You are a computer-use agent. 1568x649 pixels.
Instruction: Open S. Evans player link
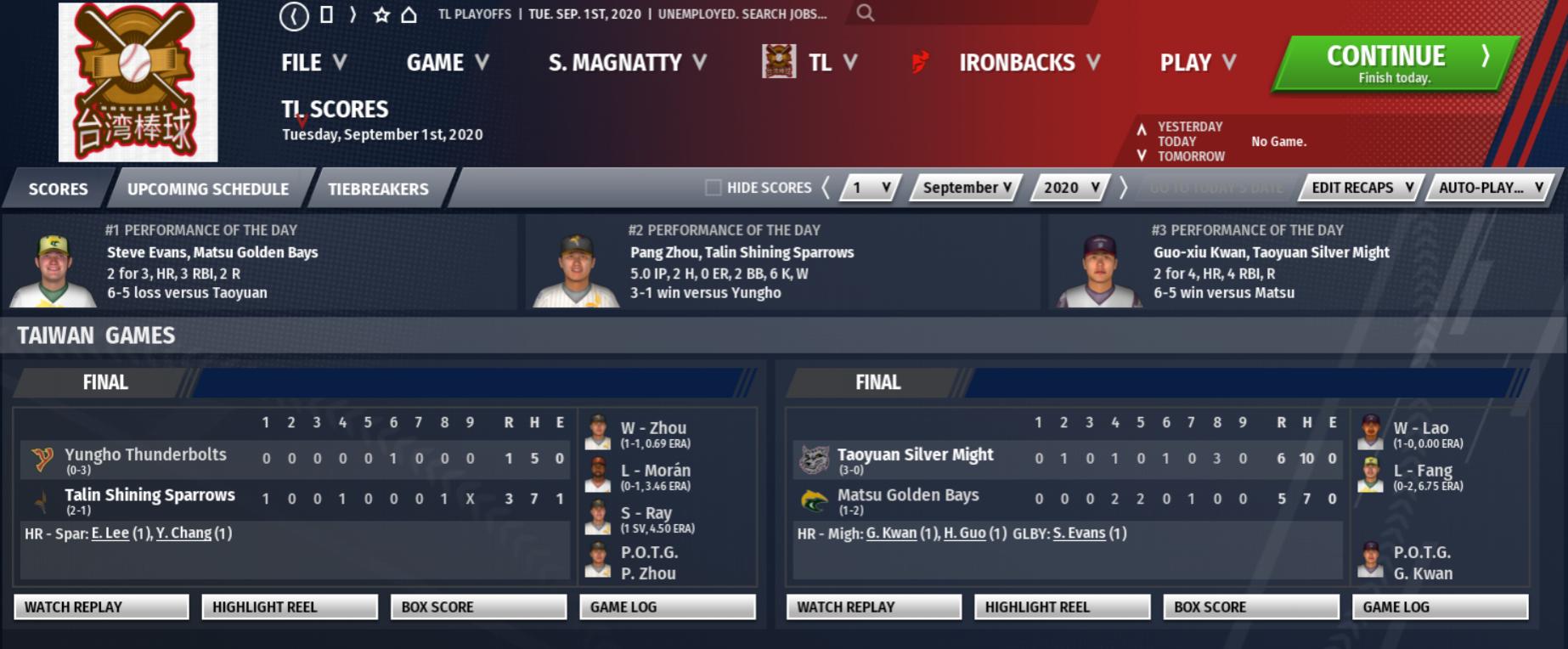[1079, 533]
